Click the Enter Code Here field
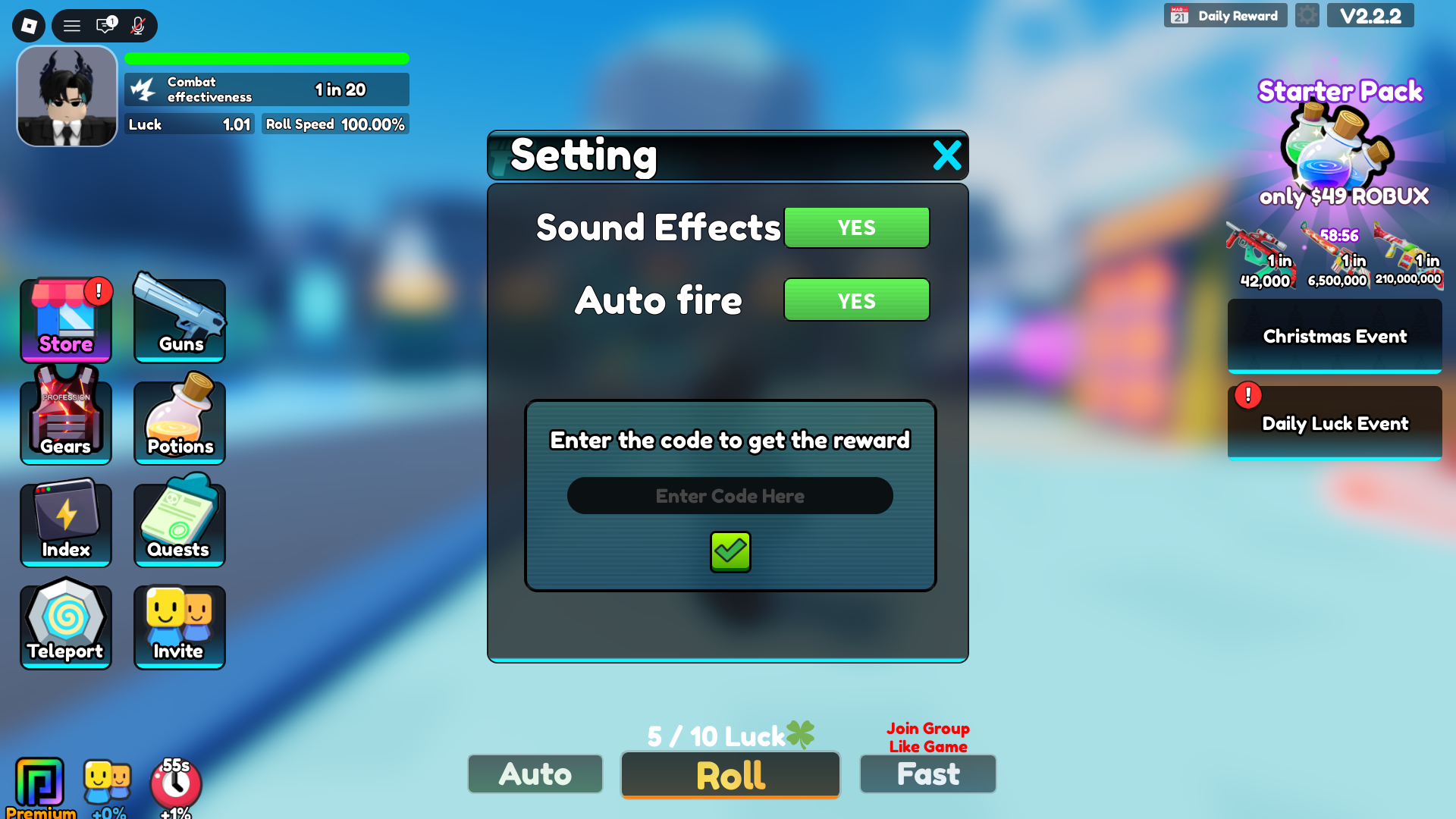Viewport: 1456px width, 819px height. (x=730, y=495)
